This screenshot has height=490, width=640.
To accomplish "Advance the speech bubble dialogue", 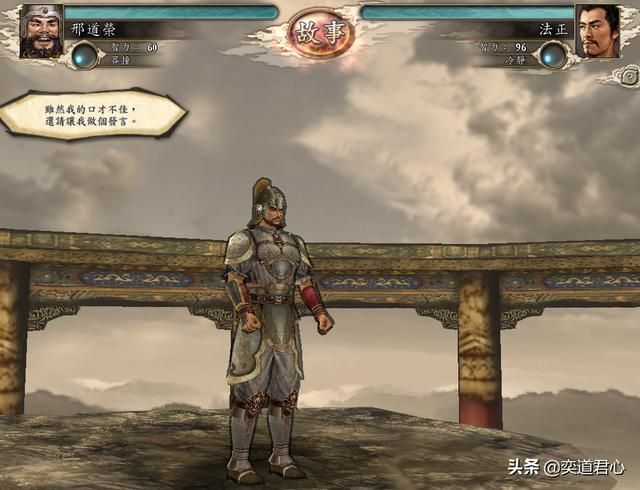I will click(x=93, y=113).
